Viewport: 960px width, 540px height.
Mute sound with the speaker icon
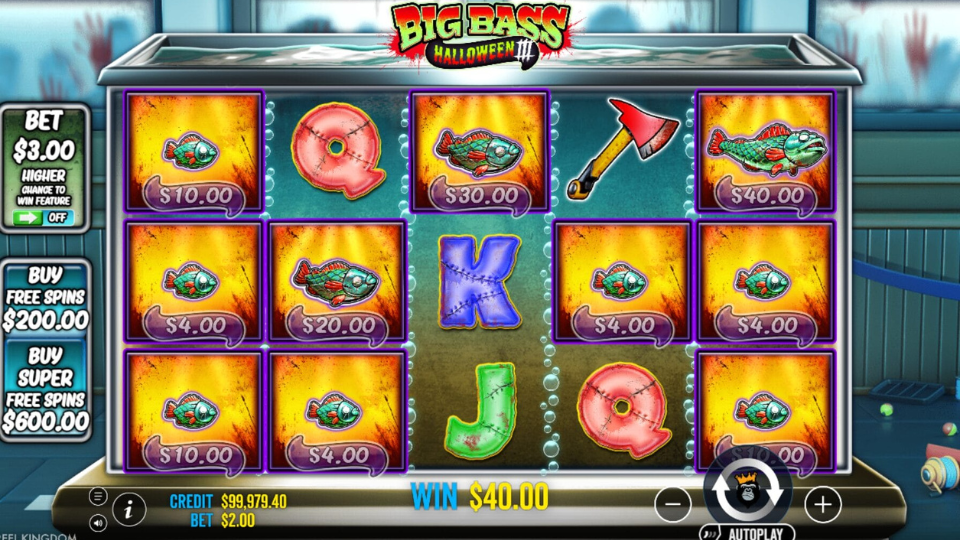point(98,522)
